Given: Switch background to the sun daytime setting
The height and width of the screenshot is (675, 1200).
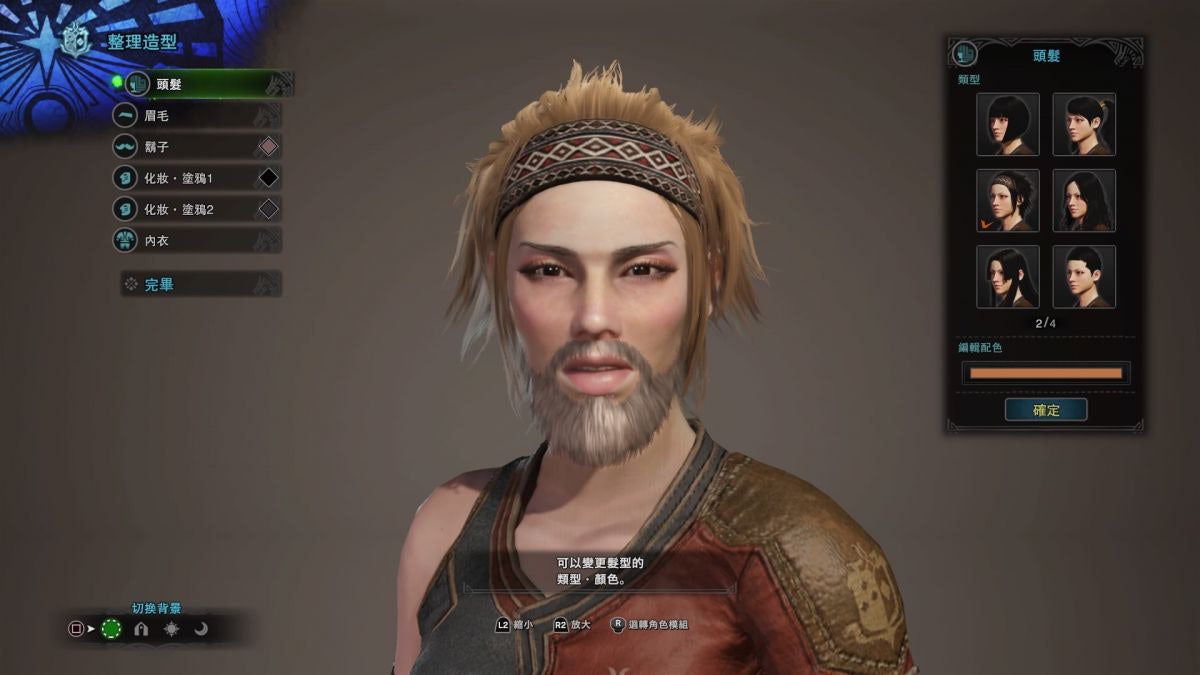Looking at the screenshot, I should 172,629.
